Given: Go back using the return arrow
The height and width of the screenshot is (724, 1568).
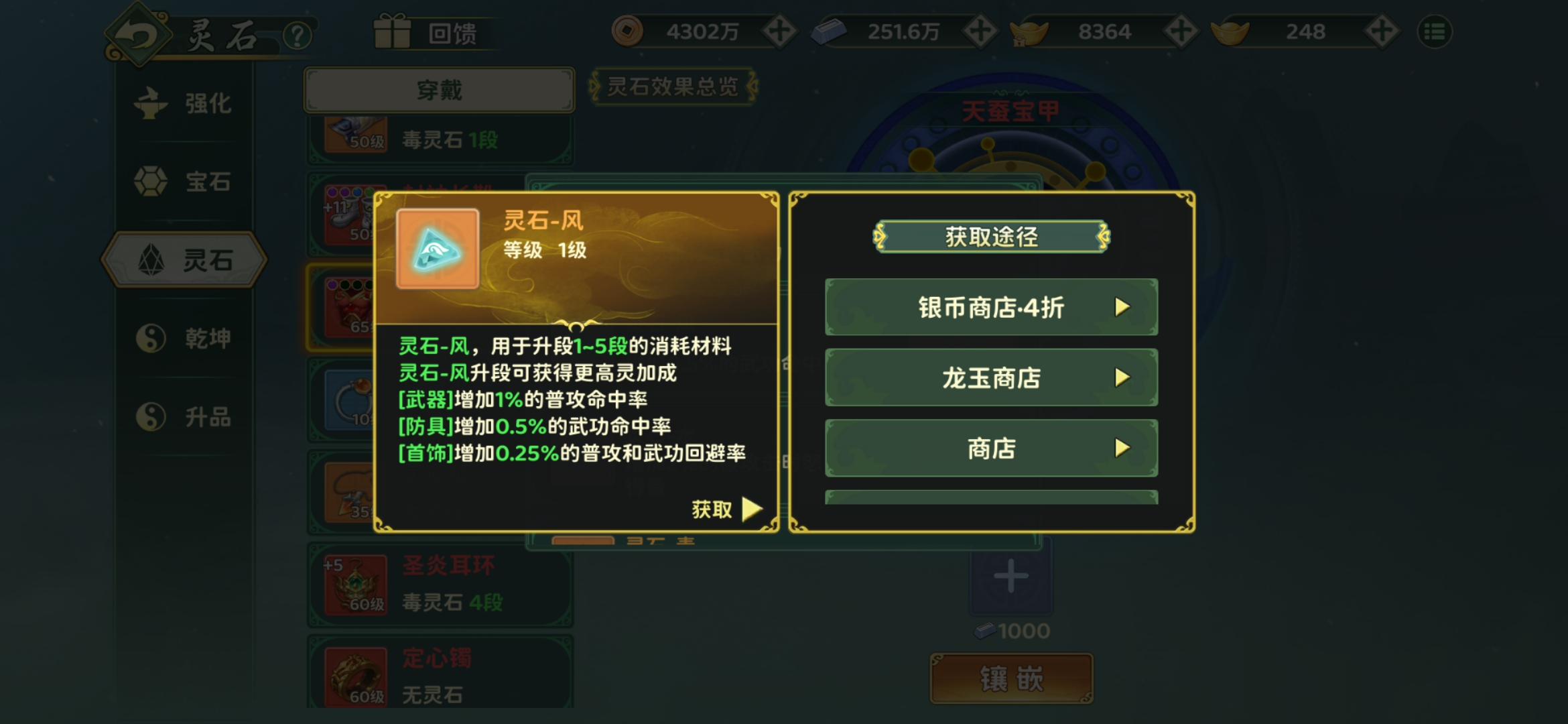Looking at the screenshot, I should pos(137,35).
